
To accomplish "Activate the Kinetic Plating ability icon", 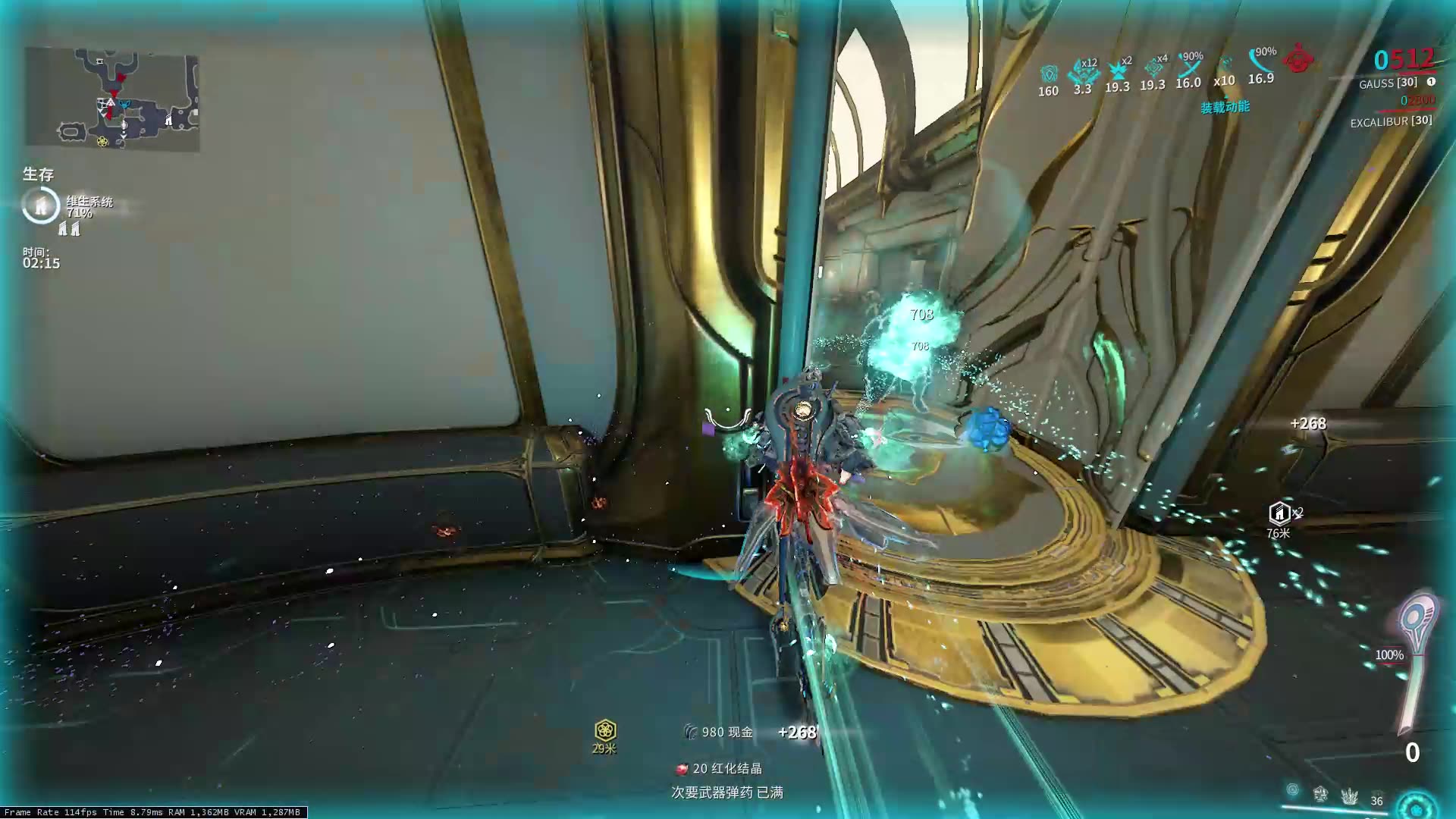I will [1321, 795].
